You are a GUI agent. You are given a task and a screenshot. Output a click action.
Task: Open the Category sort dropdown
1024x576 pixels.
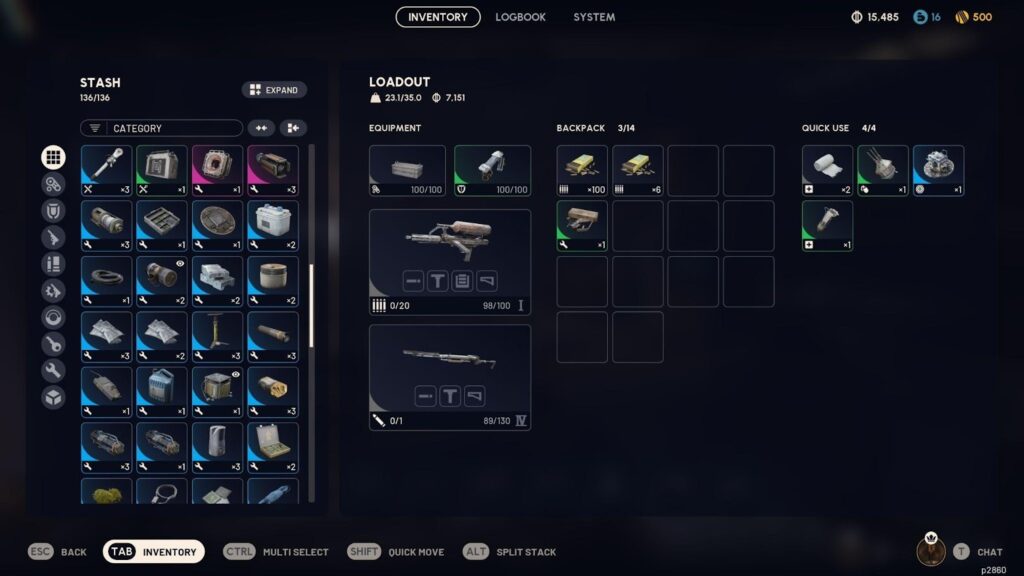pos(162,128)
